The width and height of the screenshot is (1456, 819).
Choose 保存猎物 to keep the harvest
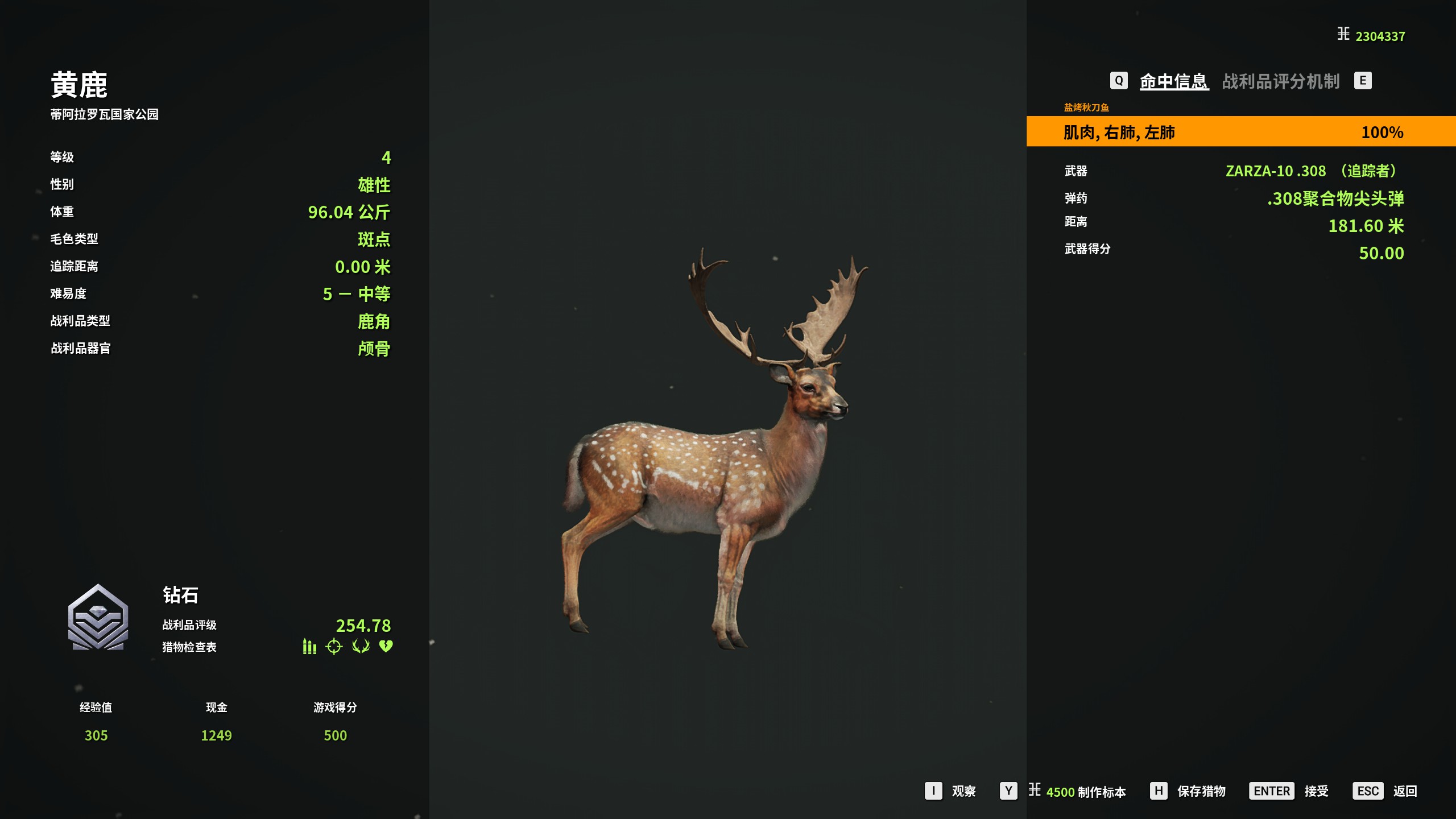[1201, 791]
